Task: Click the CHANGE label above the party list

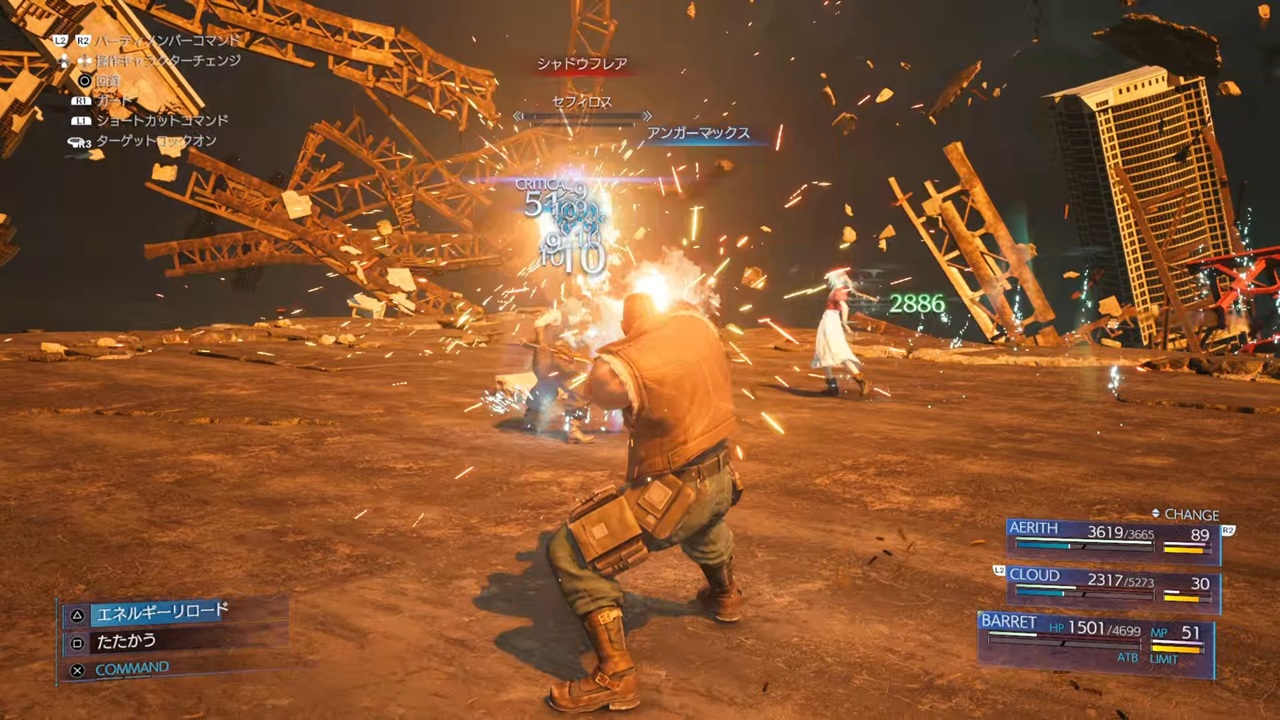Action: (1190, 514)
